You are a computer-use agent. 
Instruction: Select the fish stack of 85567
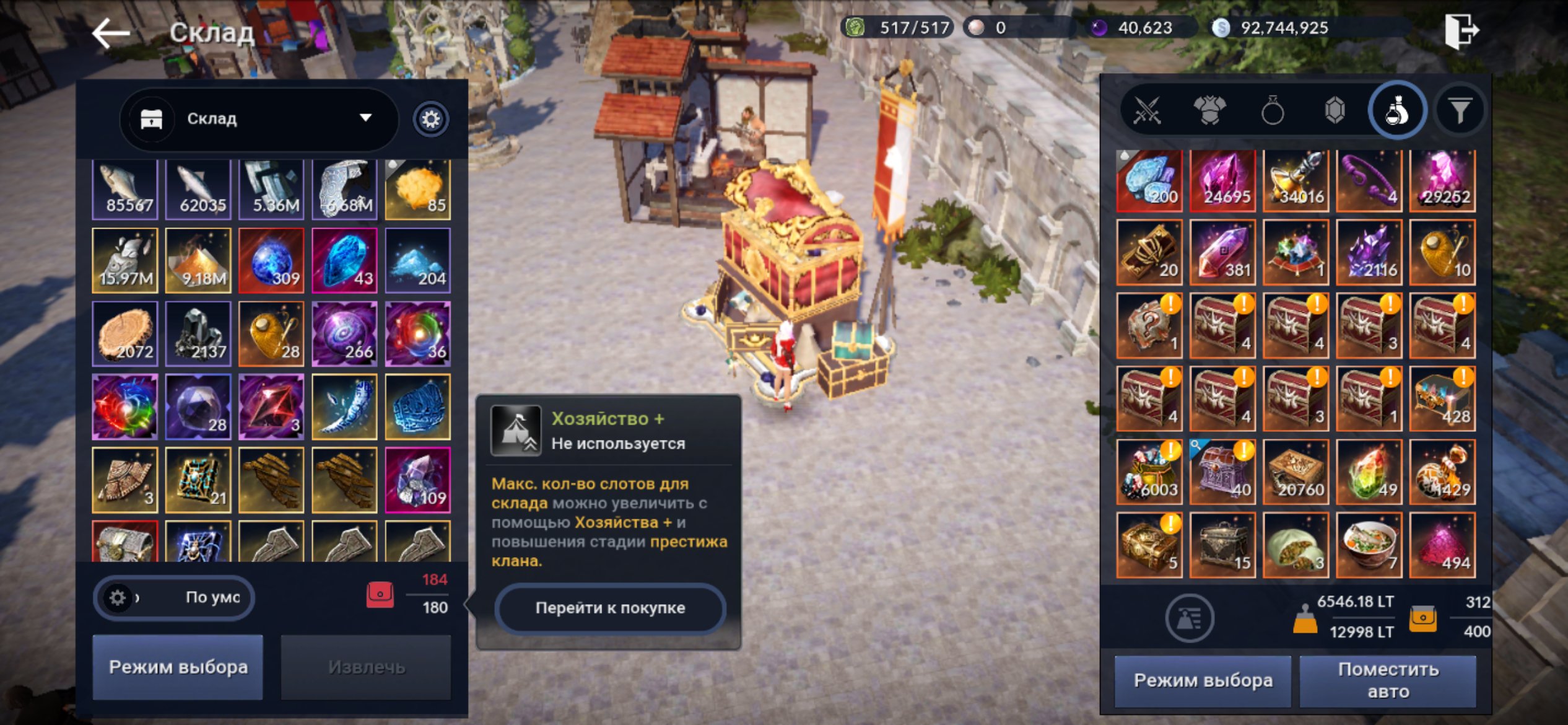point(125,188)
